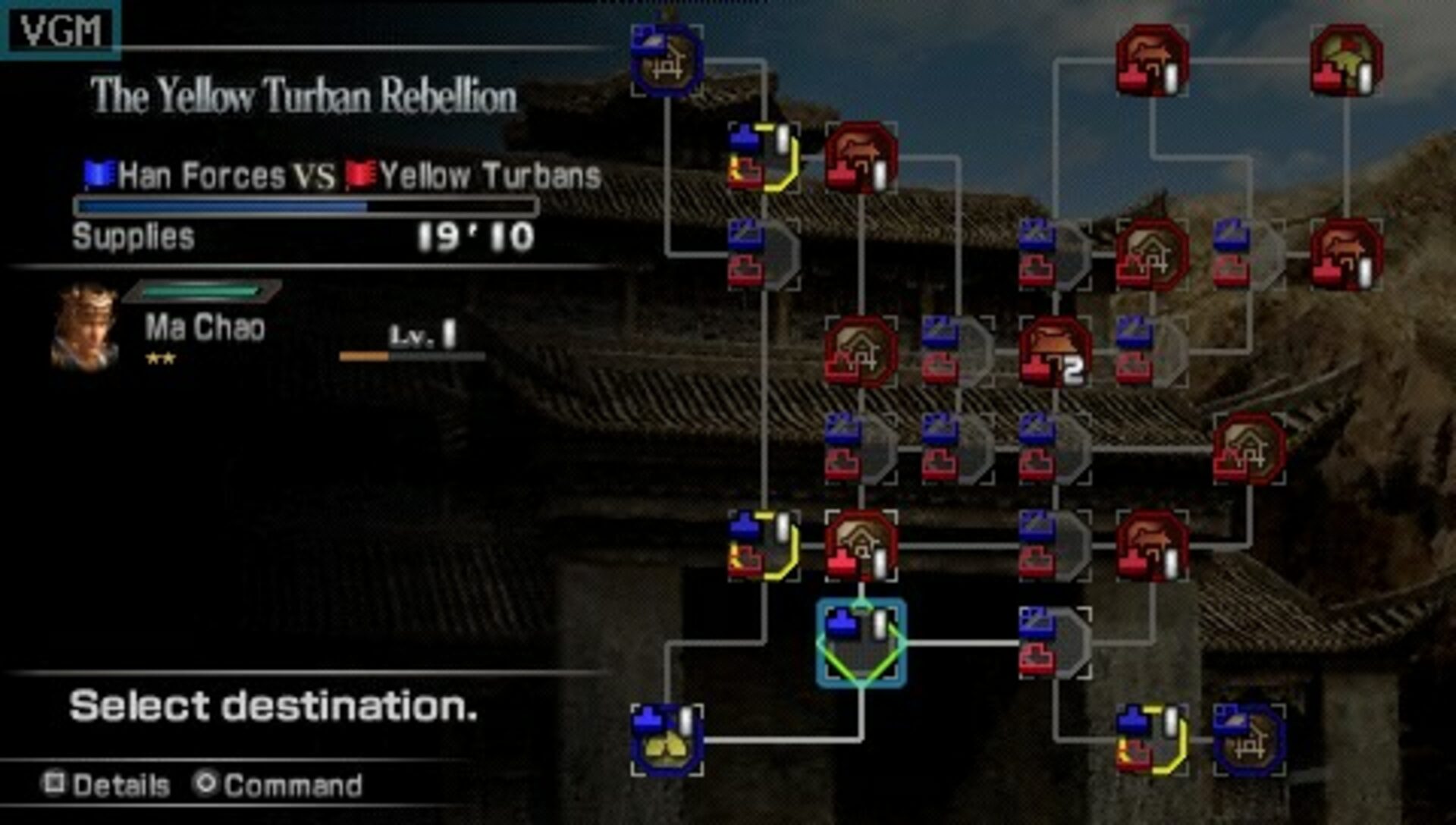Viewport: 1456px width, 825px height.
Task: Select the blue Han main camp node at top
Action: pos(666,59)
